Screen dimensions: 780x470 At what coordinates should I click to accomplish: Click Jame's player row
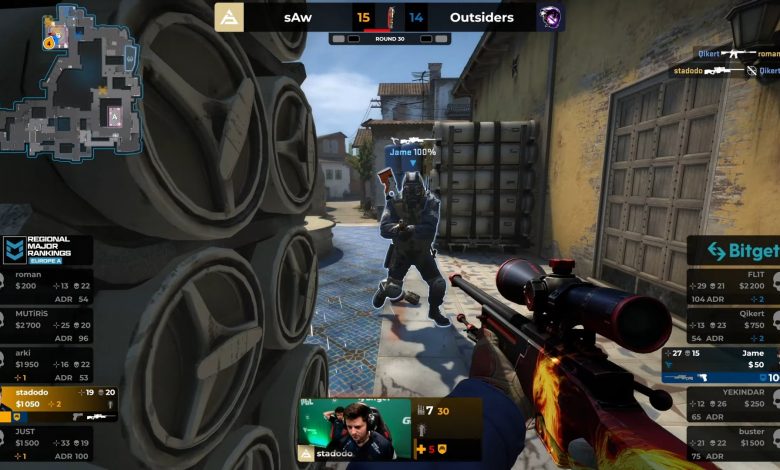722,365
